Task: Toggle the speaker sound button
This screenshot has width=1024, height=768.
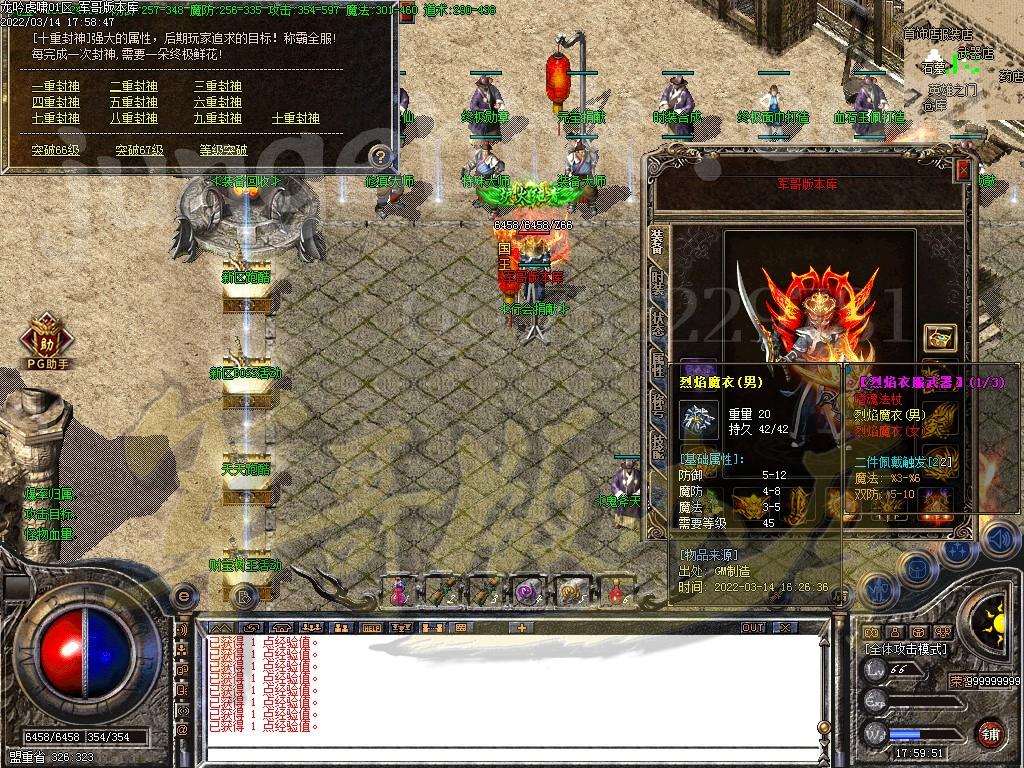Action: click(x=998, y=540)
